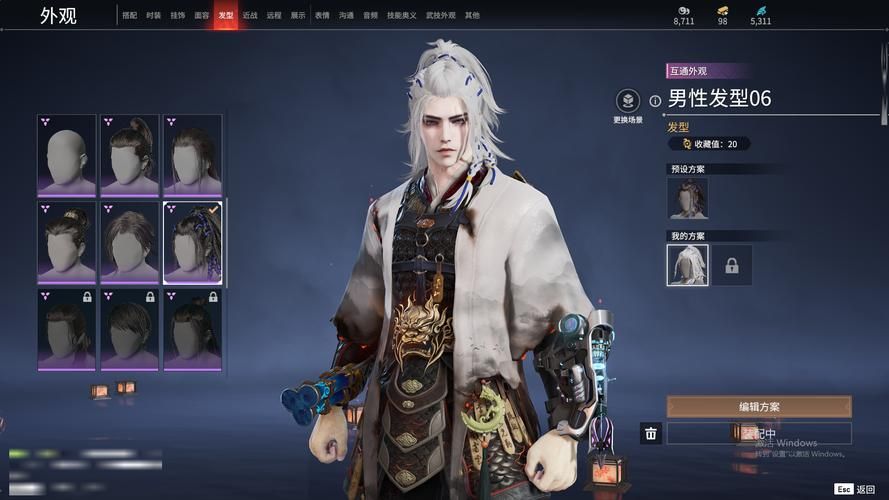This screenshot has width=889, height=500.
Task: Click the 更换场景 scene change icon
Action: pos(627,102)
